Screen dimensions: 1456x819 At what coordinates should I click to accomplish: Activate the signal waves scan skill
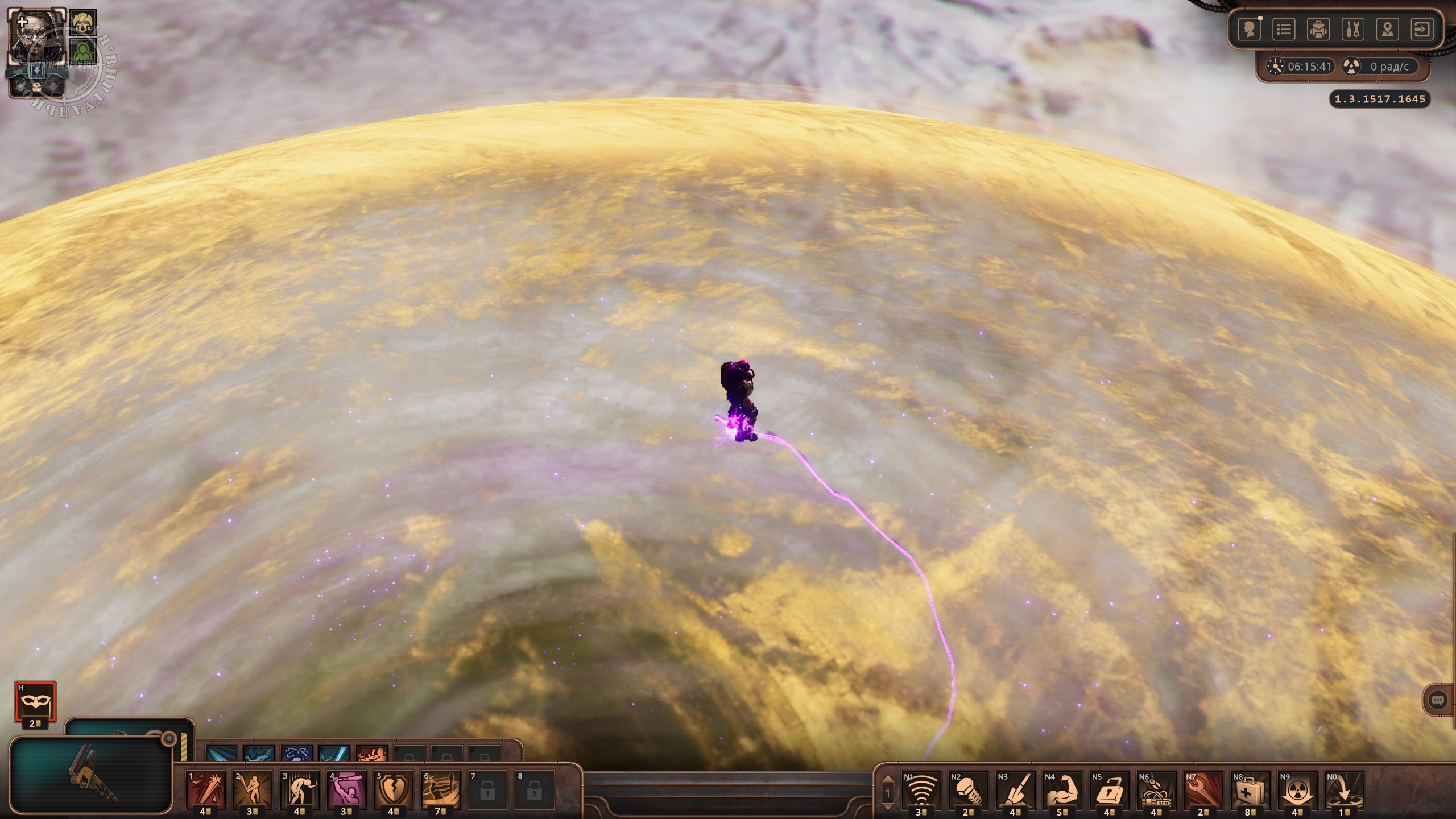(921, 789)
